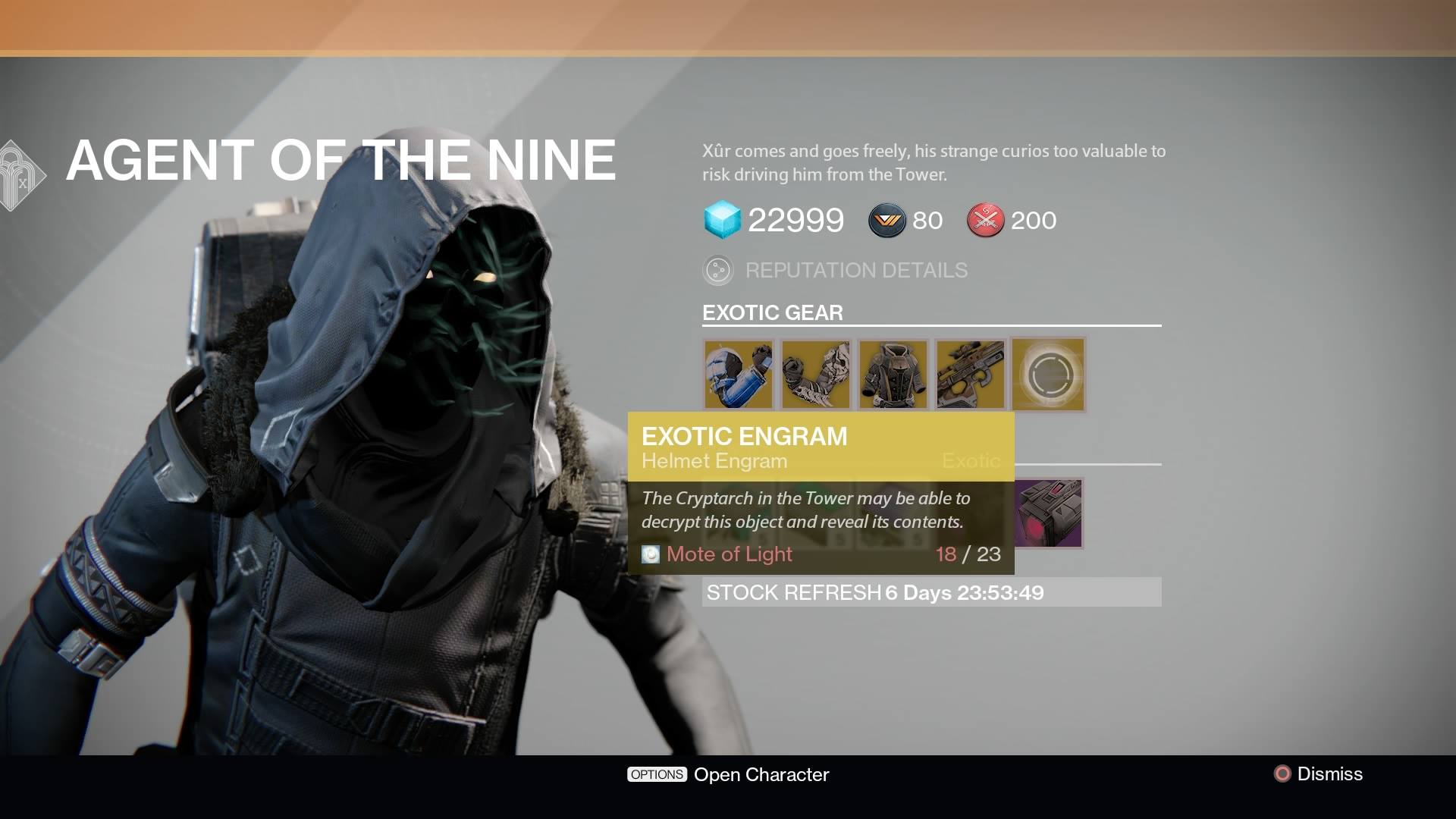Select the exotic gauntlets in Xûr's stock
Viewport: 1456px width, 819px height.
point(815,374)
